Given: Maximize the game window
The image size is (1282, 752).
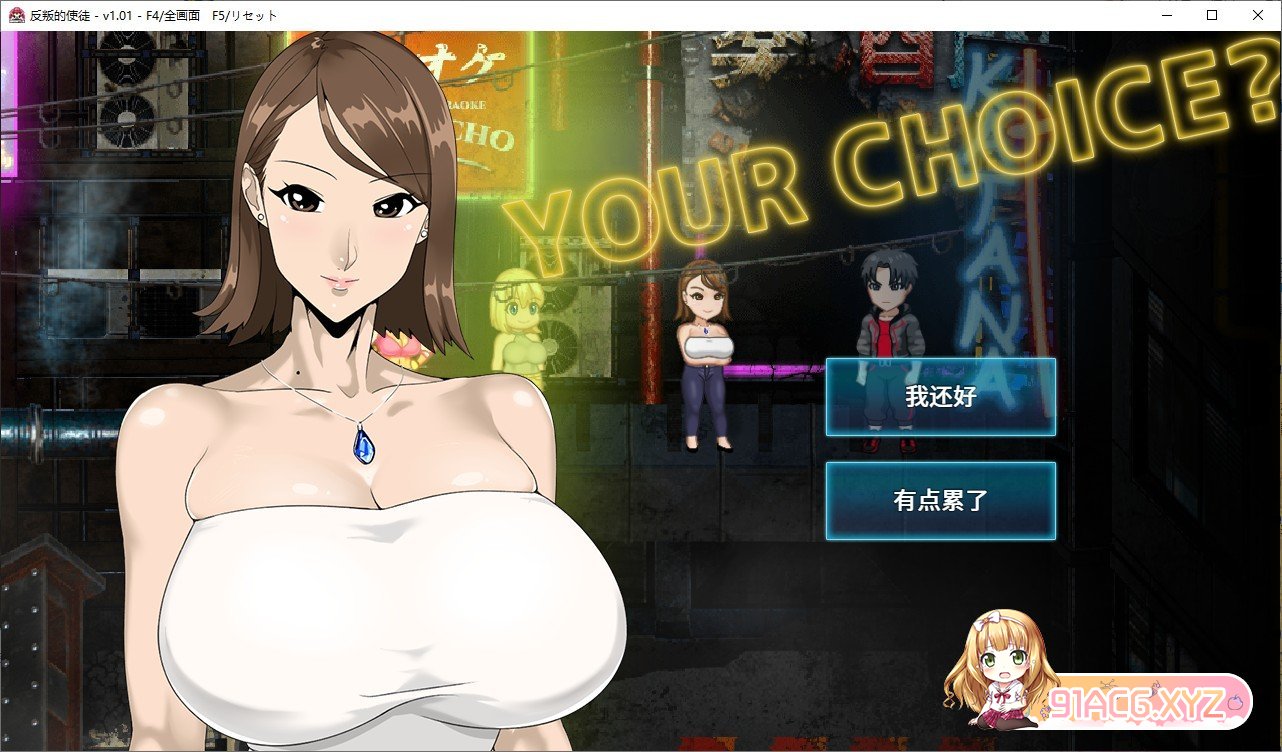Looking at the screenshot, I should point(1212,15).
